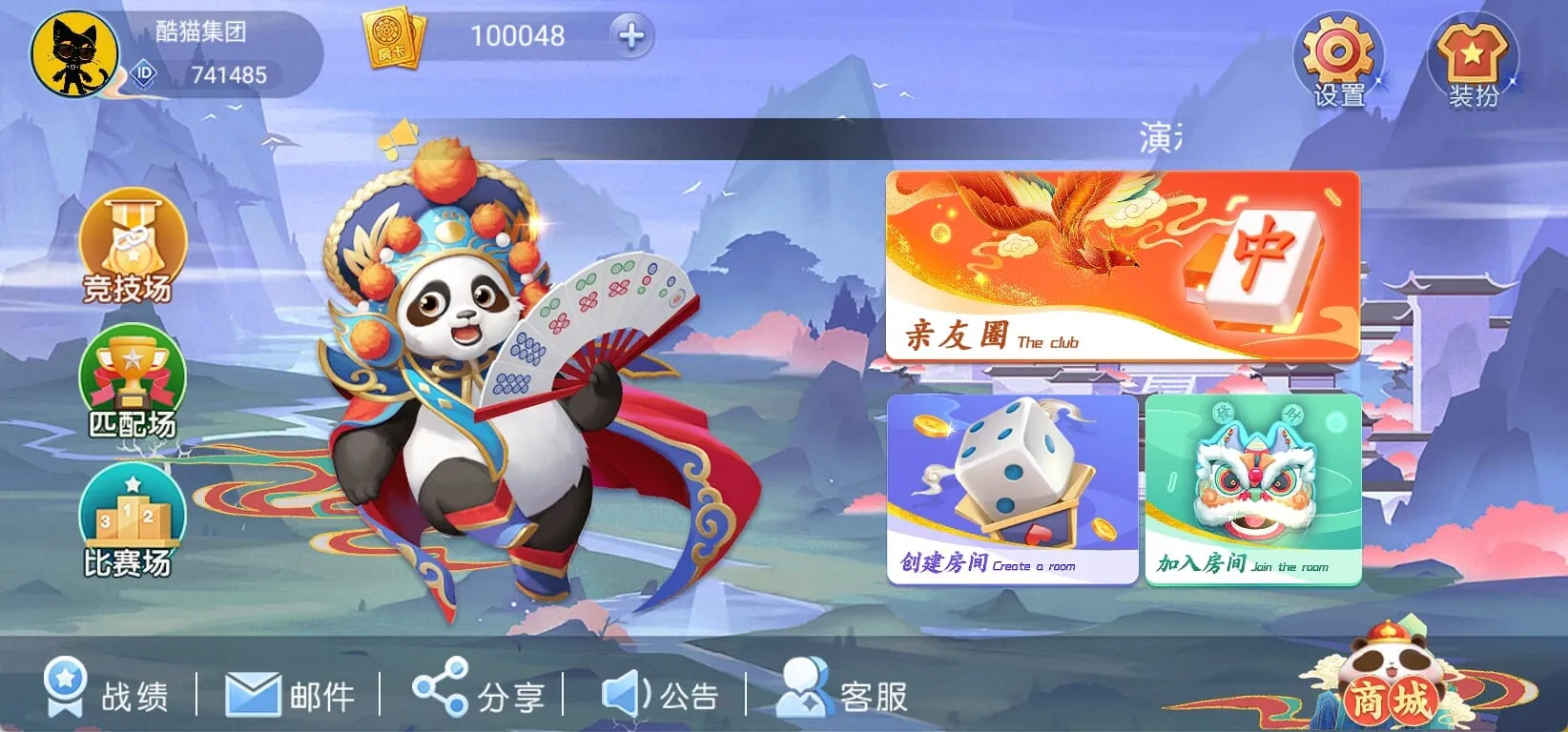Open the 装扮 dress-up wardrobe
Image resolution: width=1568 pixels, height=732 pixels.
1470,52
